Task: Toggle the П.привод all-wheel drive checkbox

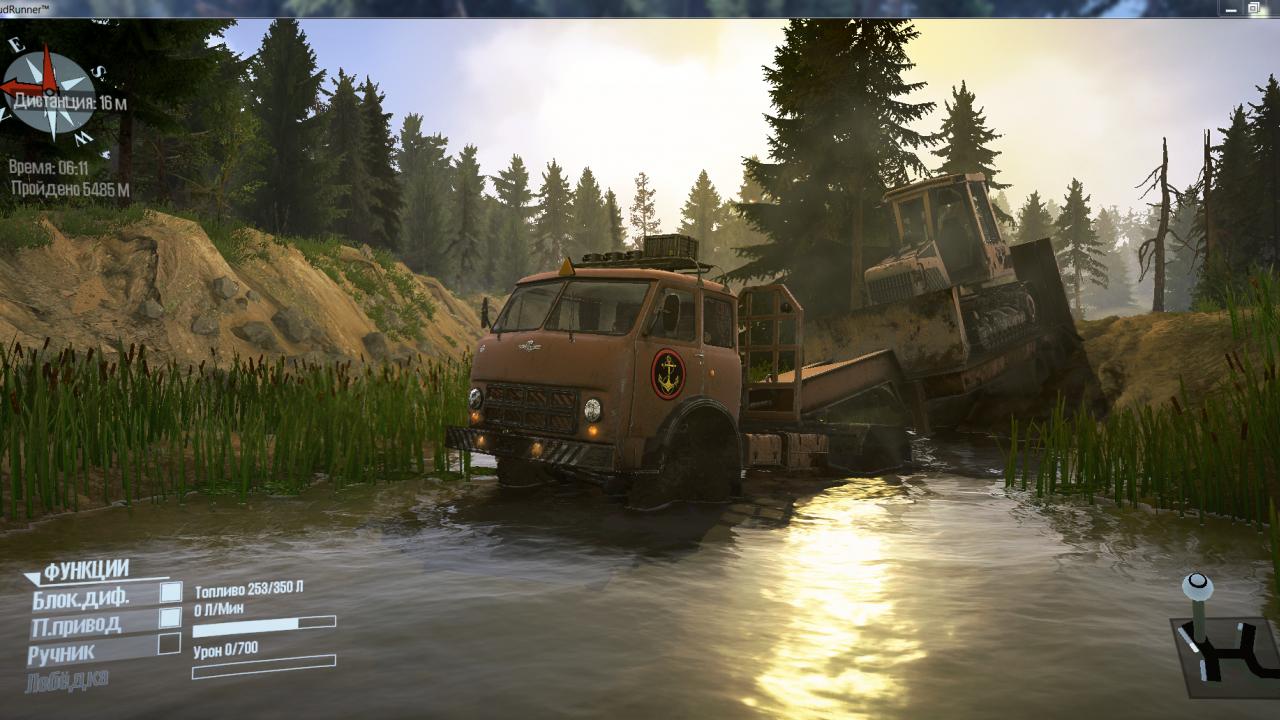Action: point(171,618)
